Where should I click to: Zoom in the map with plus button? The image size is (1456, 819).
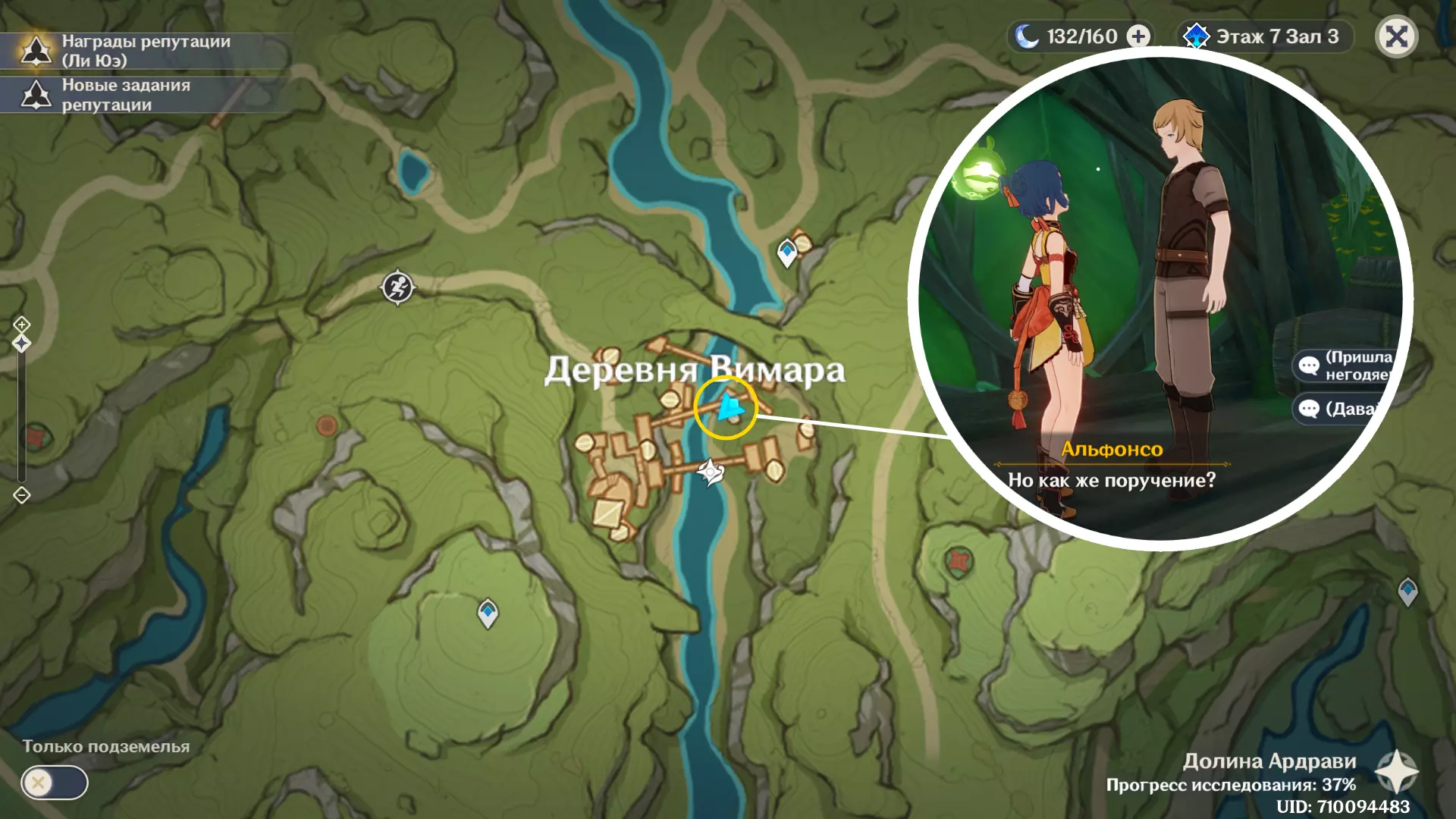[21, 325]
